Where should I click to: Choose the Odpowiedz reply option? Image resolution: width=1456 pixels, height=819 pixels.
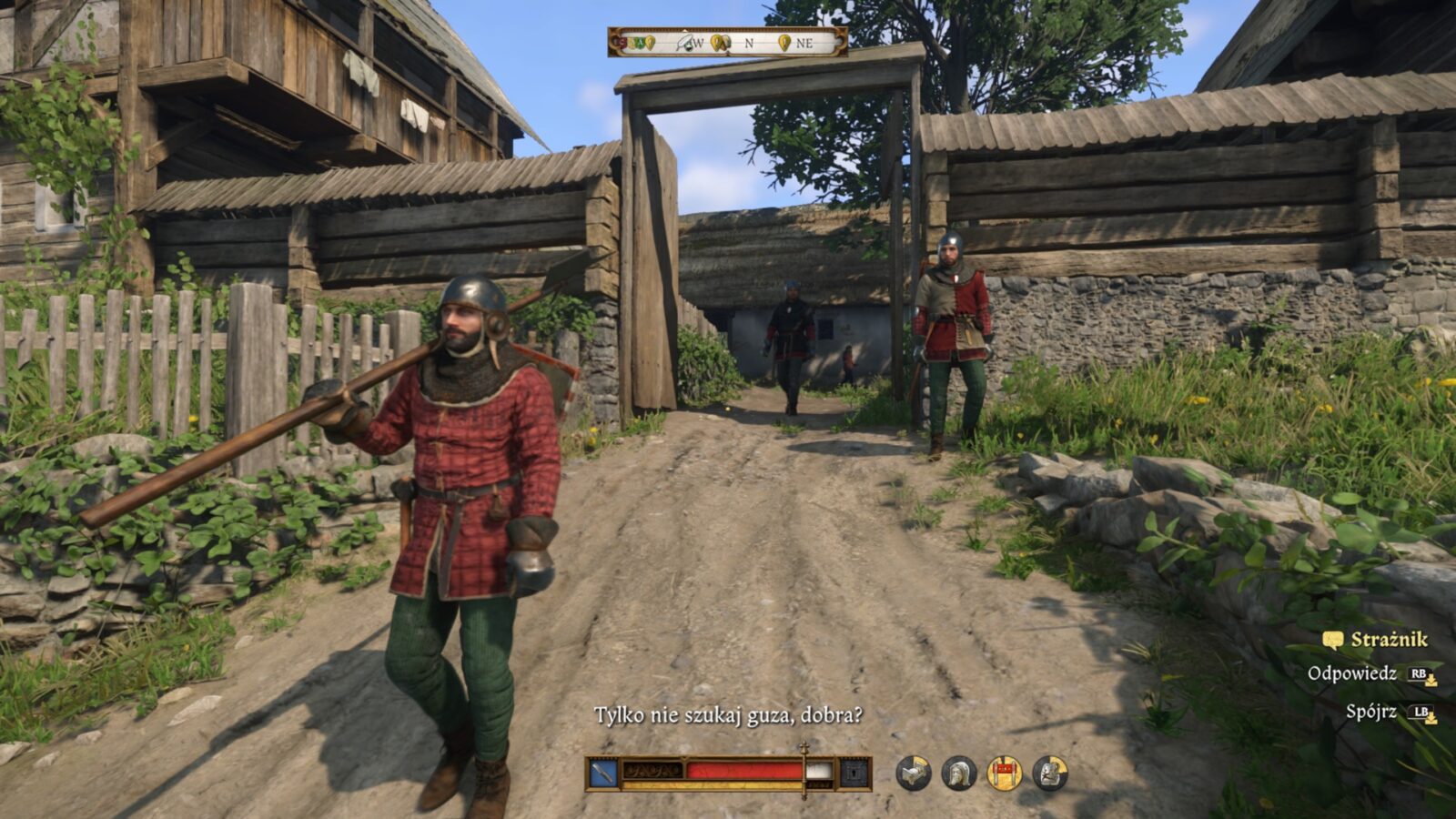pos(1351,674)
